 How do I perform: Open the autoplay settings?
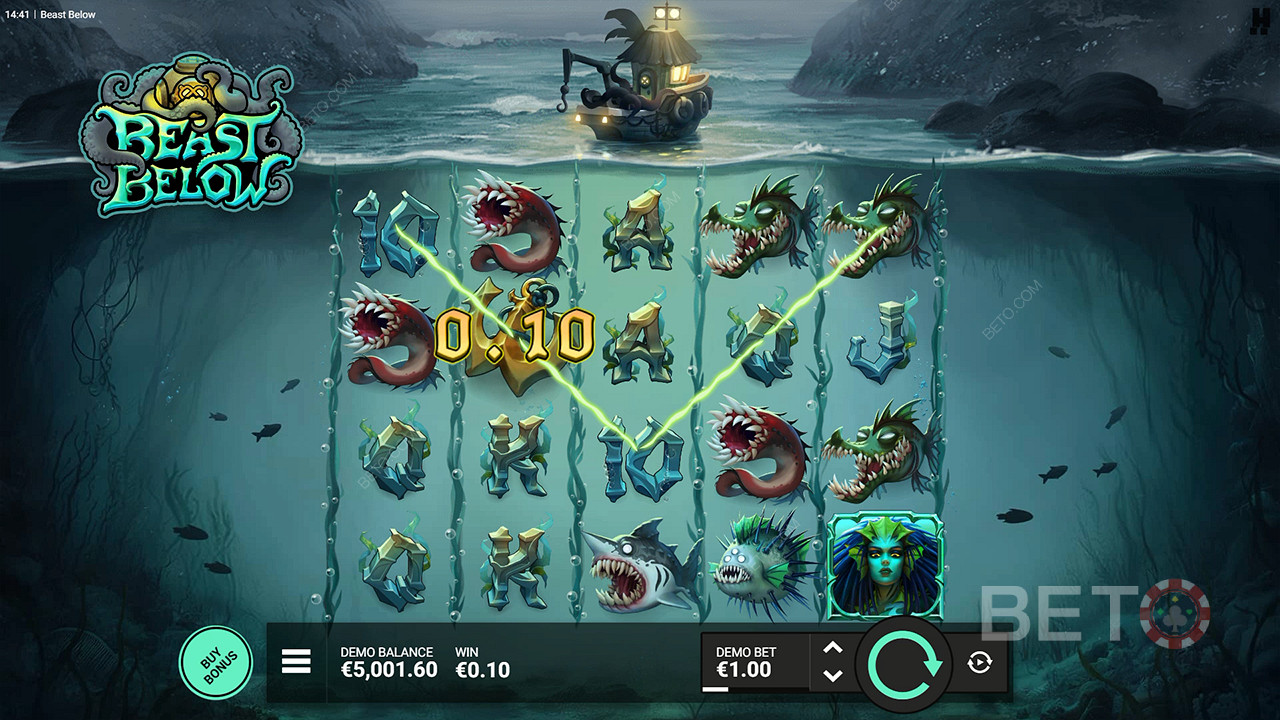(979, 662)
